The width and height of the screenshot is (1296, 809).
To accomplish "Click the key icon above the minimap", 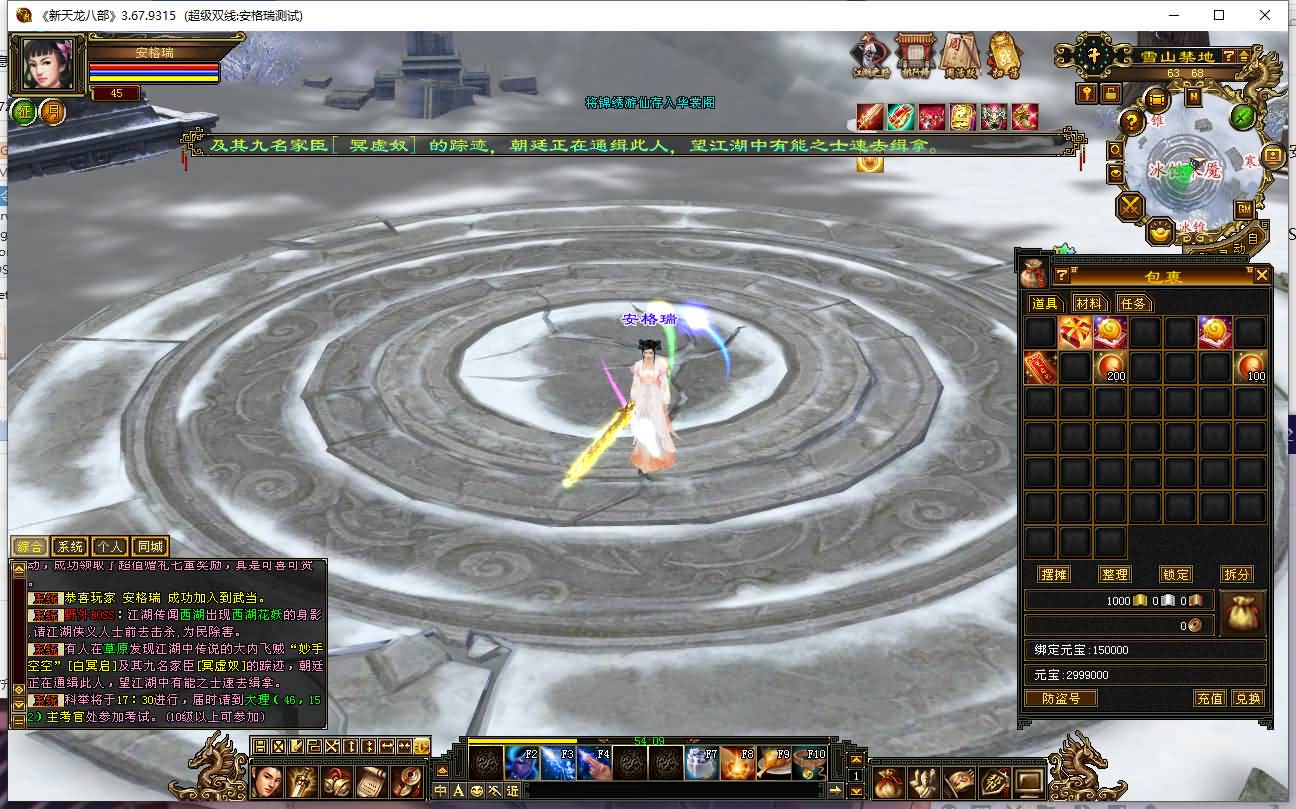I will (x=1086, y=94).
